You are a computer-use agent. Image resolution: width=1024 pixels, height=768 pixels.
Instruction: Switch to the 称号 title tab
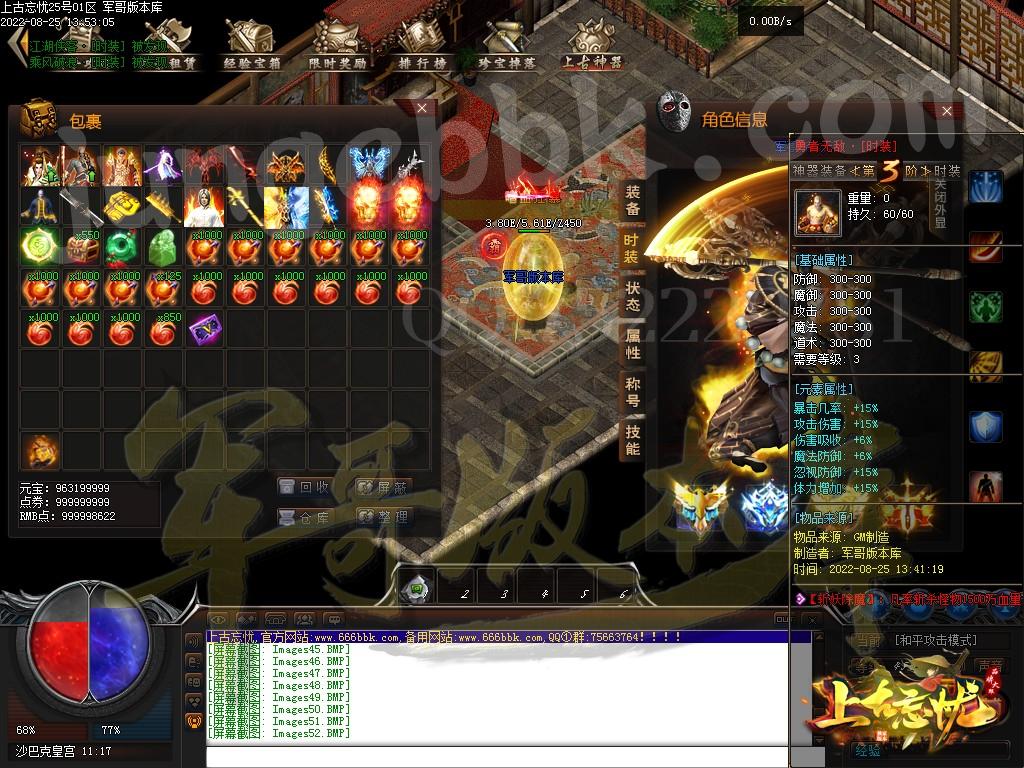point(632,392)
